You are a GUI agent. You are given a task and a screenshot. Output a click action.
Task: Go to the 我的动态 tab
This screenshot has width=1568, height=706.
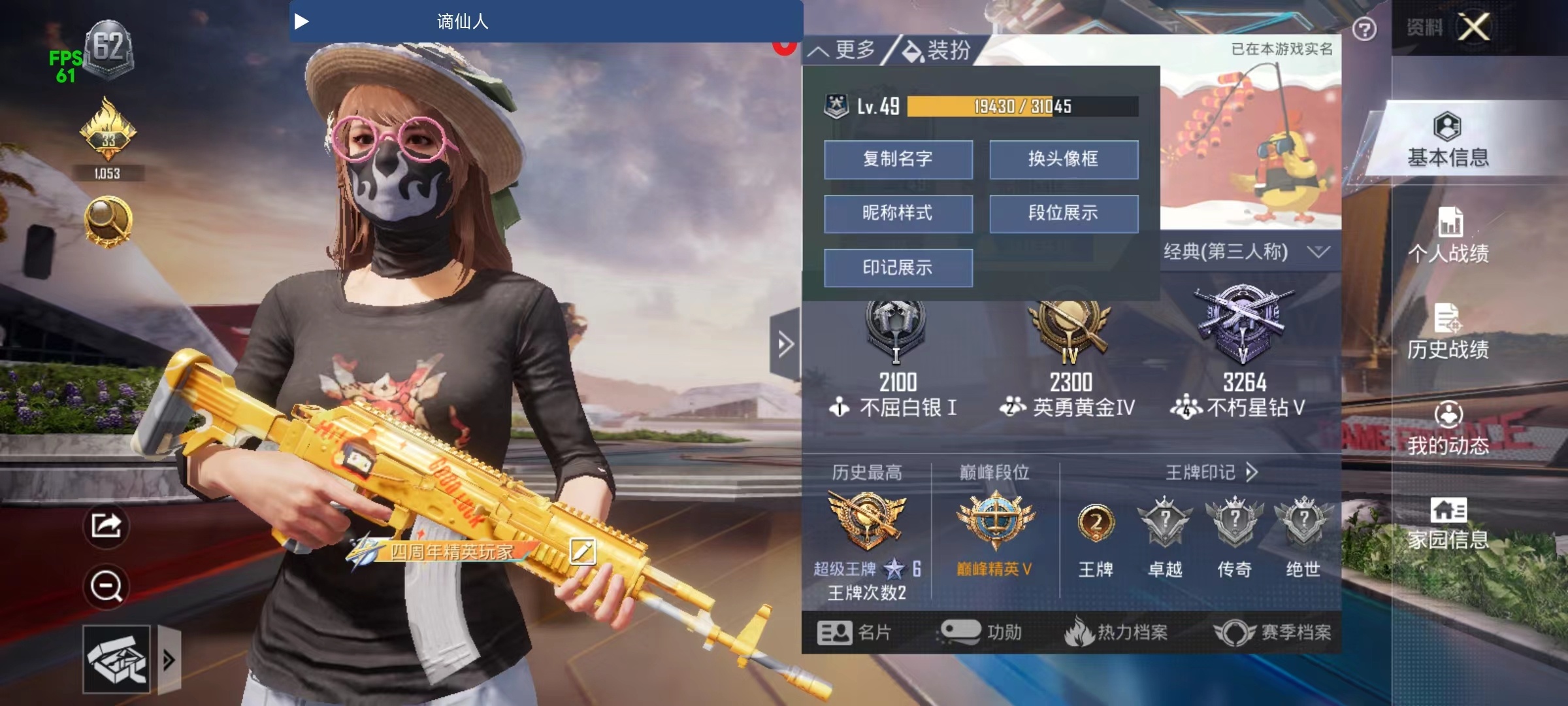pos(1448,428)
